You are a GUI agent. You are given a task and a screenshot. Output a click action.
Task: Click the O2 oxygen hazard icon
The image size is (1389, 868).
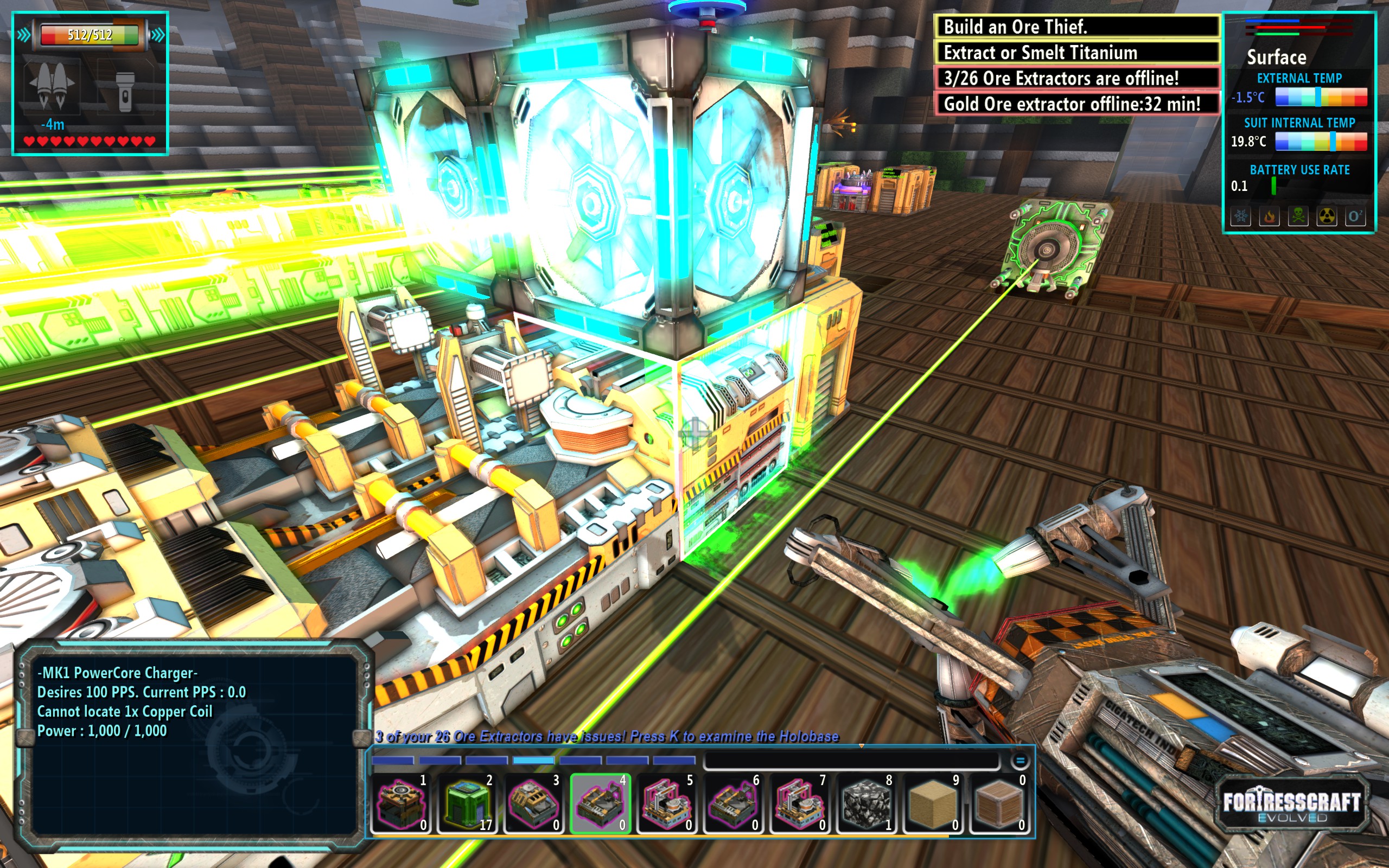[x=1355, y=216]
